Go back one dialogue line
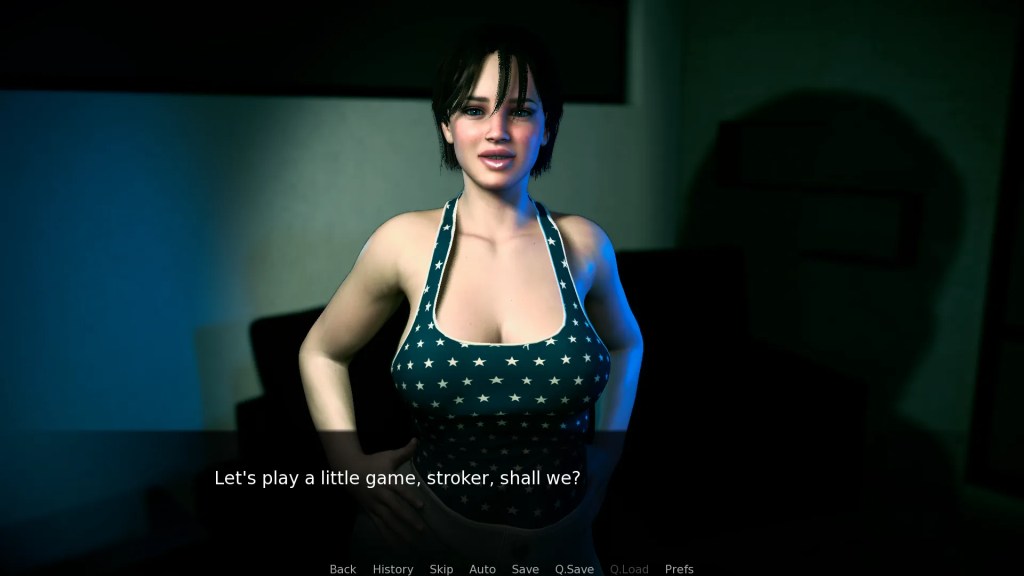The width and height of the screenshot is (1024, 576). coord(343,569)
